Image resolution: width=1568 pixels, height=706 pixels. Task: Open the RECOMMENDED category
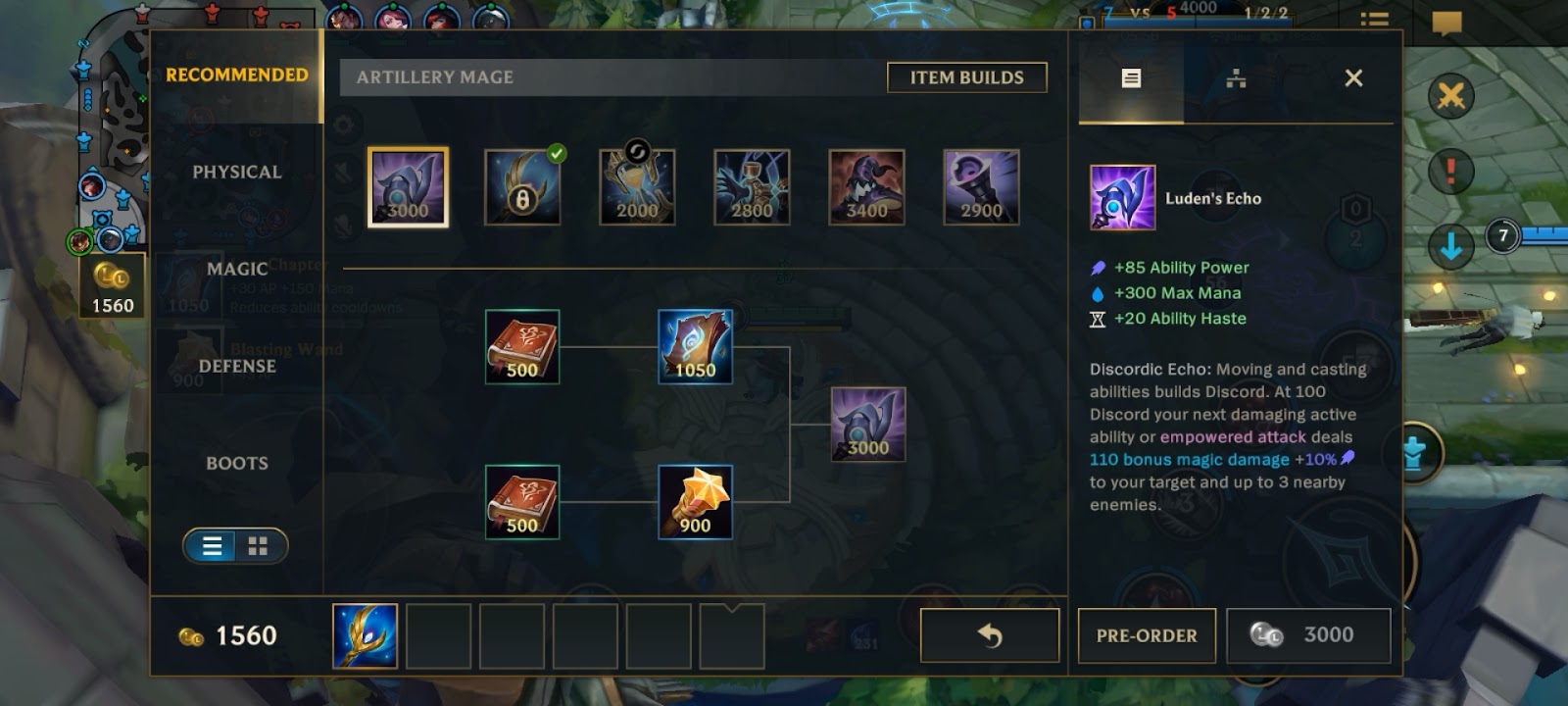pyautogui.click(x=235, y=73)
